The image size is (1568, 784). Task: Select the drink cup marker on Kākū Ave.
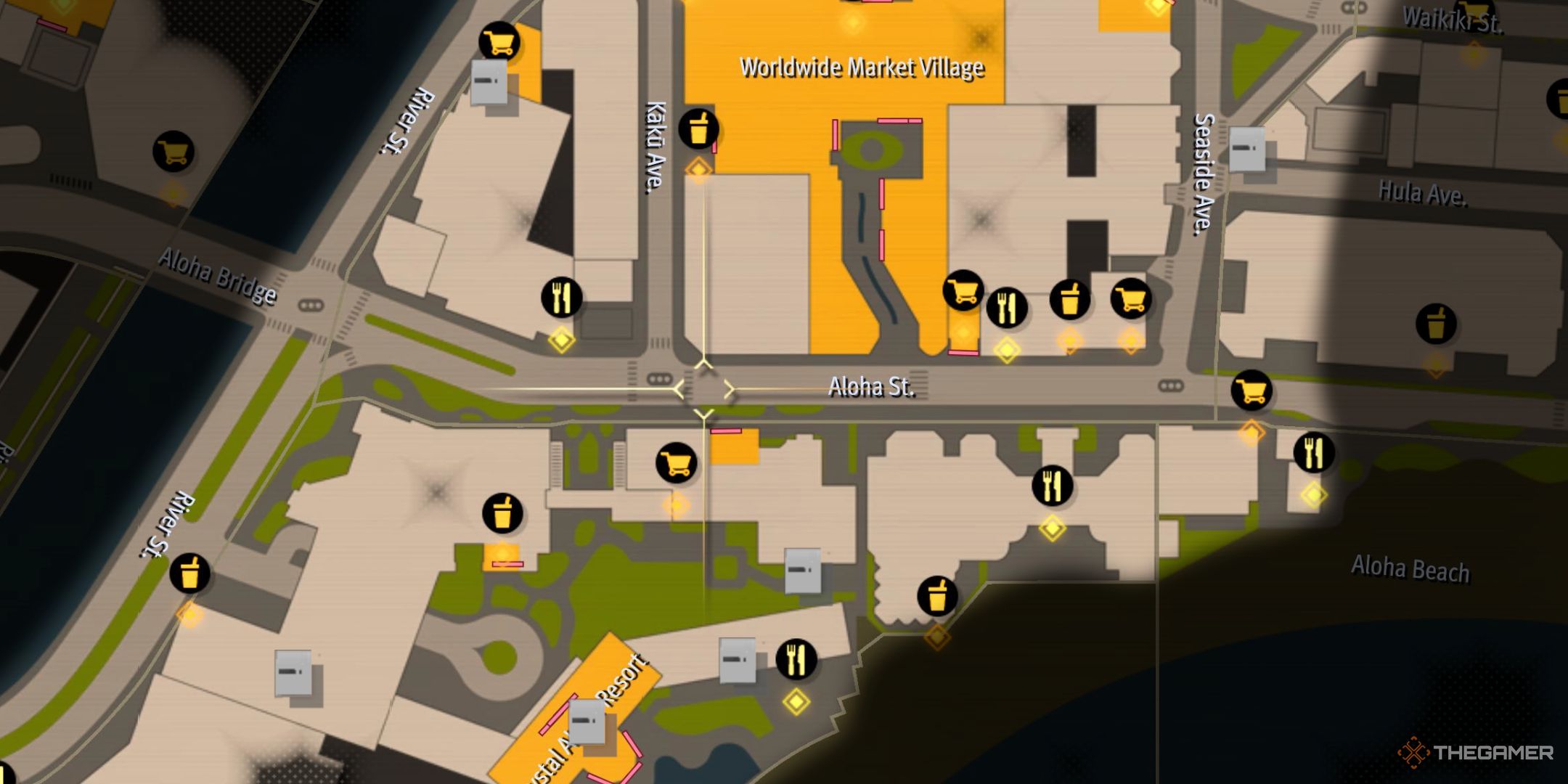[x=698, y=129]
